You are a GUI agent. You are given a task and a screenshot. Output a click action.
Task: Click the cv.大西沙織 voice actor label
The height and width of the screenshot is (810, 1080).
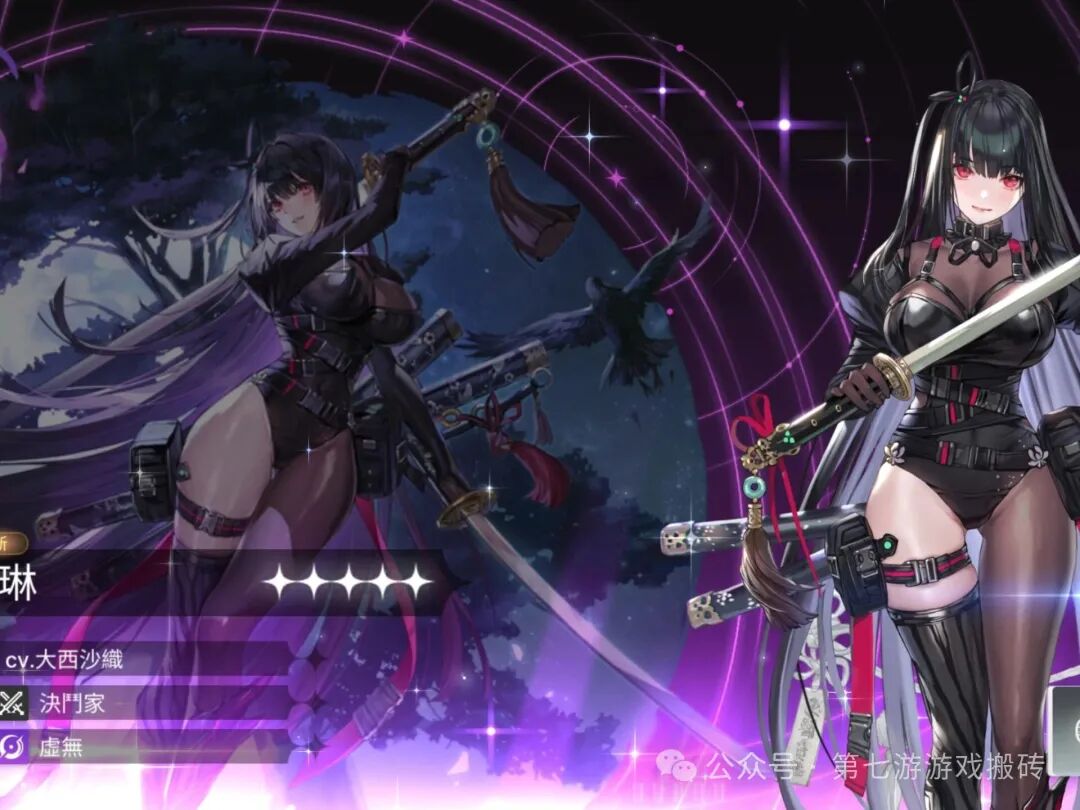[x=64, y=659]
